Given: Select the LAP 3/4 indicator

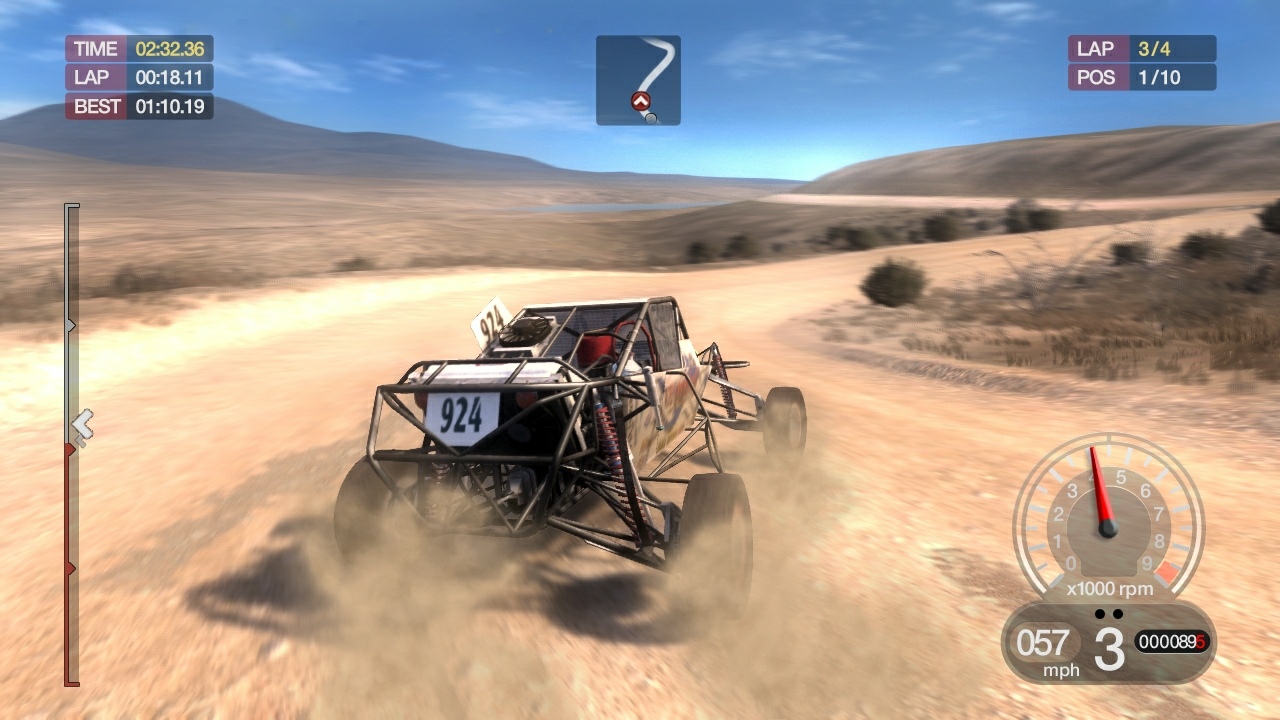Looking at the screenshot, I should click(x=1141, y=47).
